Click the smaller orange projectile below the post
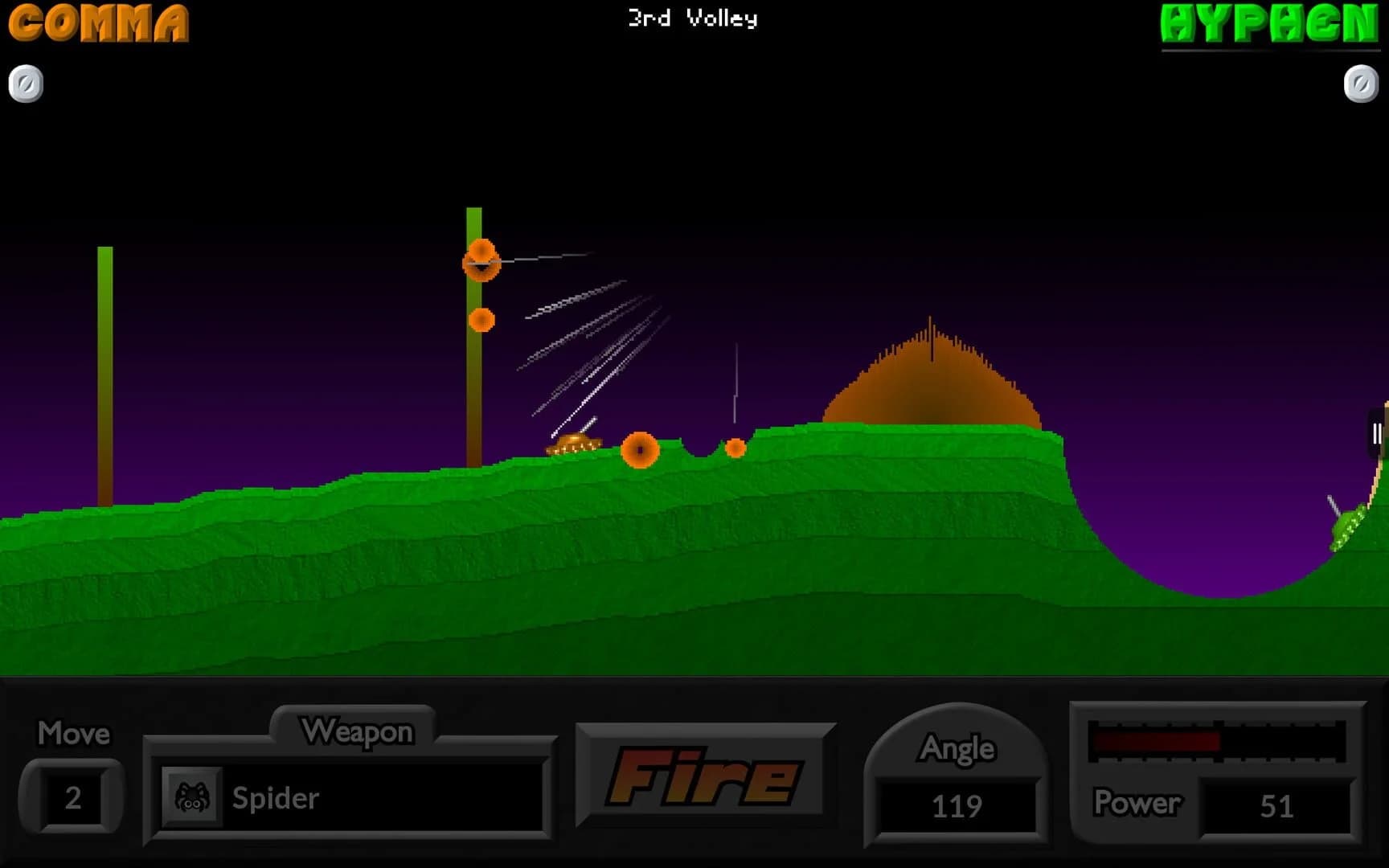The height and width of the screenshot is (868, 1389). [482, 320]
